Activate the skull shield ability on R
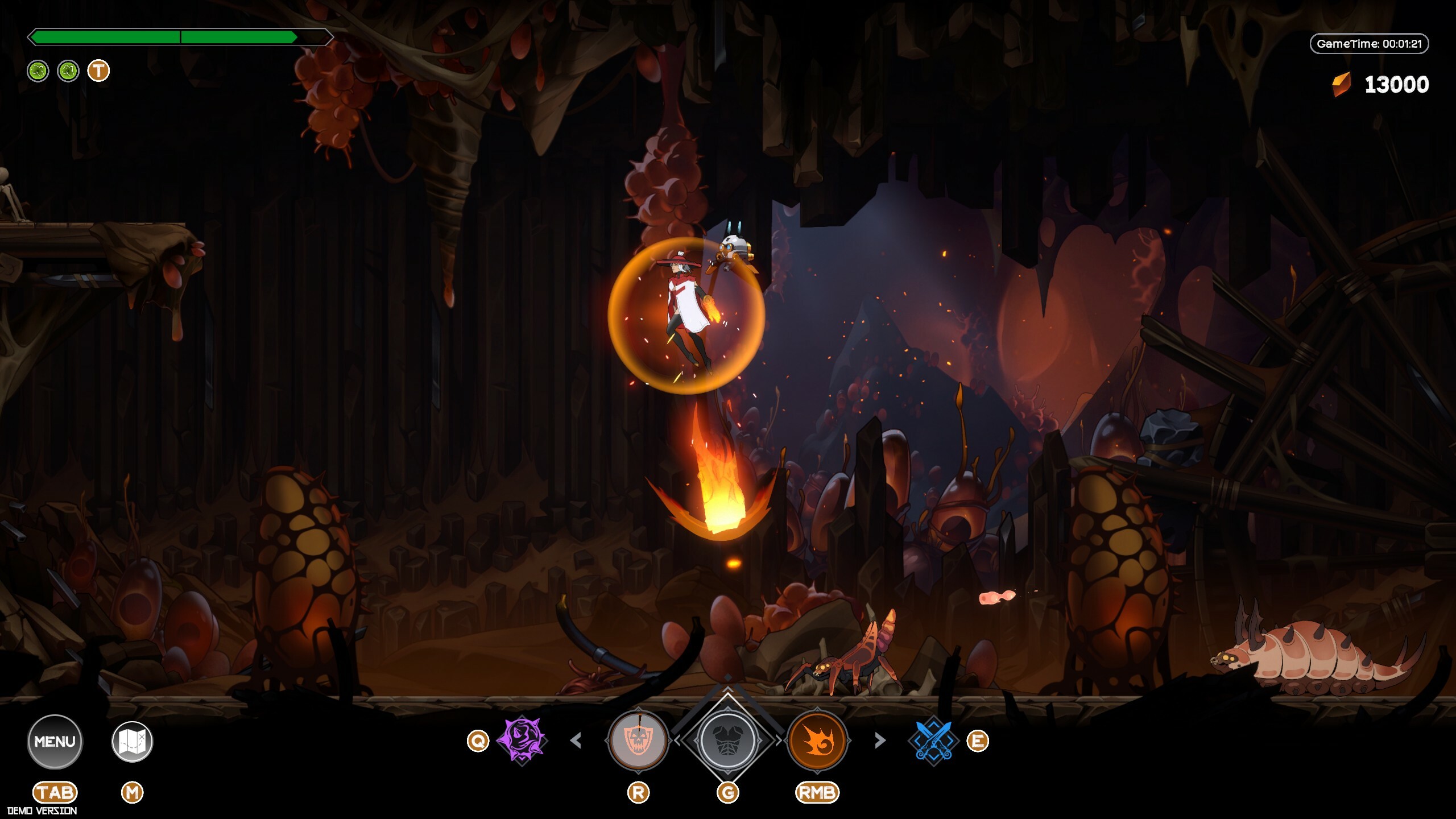Image resolution: width=1456 pixels, height=819 pixels. click(x=639, y=741)
